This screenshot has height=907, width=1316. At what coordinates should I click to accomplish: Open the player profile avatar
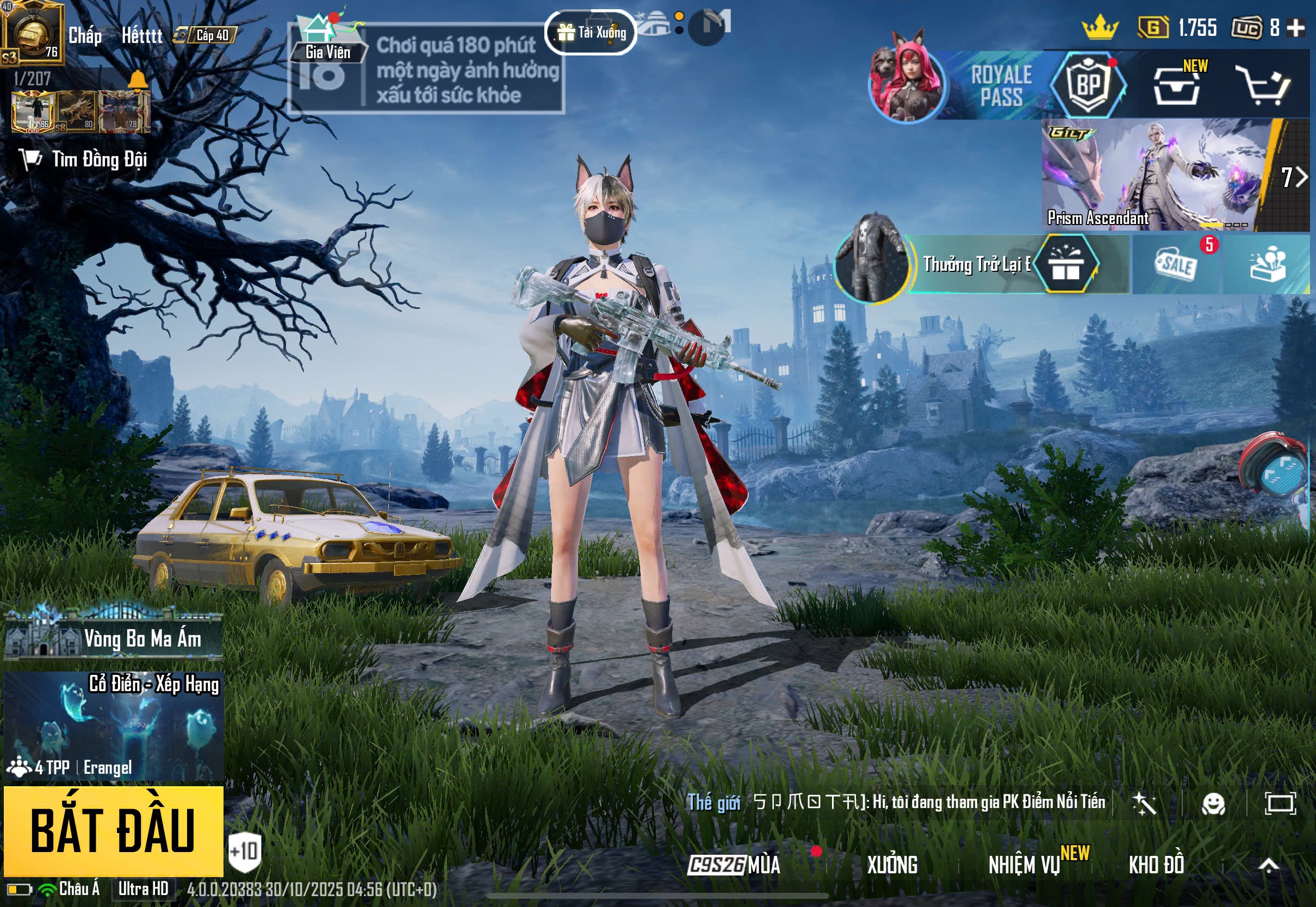(32, 32)
